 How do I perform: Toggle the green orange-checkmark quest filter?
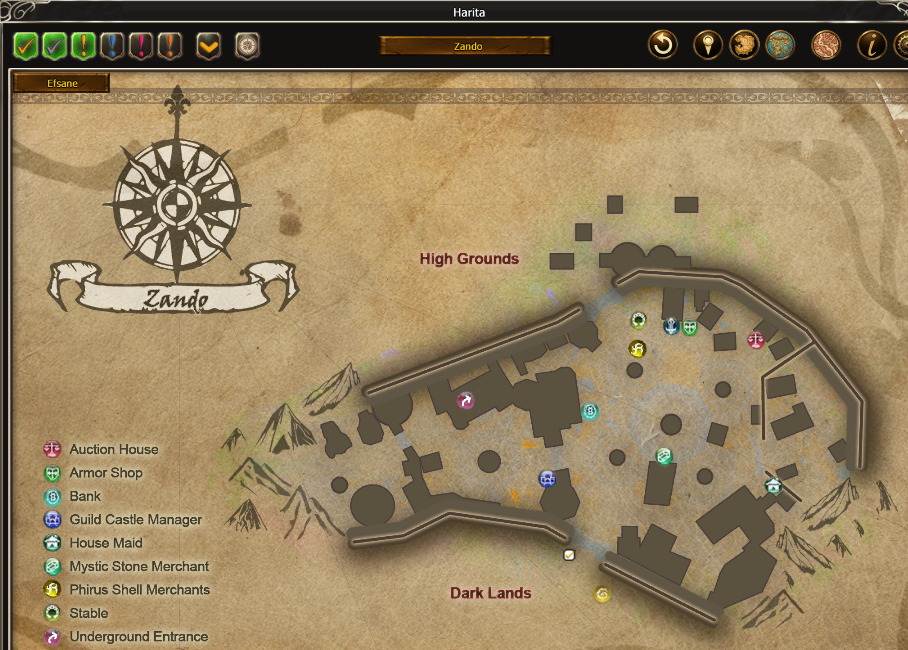tap(25, 45)
